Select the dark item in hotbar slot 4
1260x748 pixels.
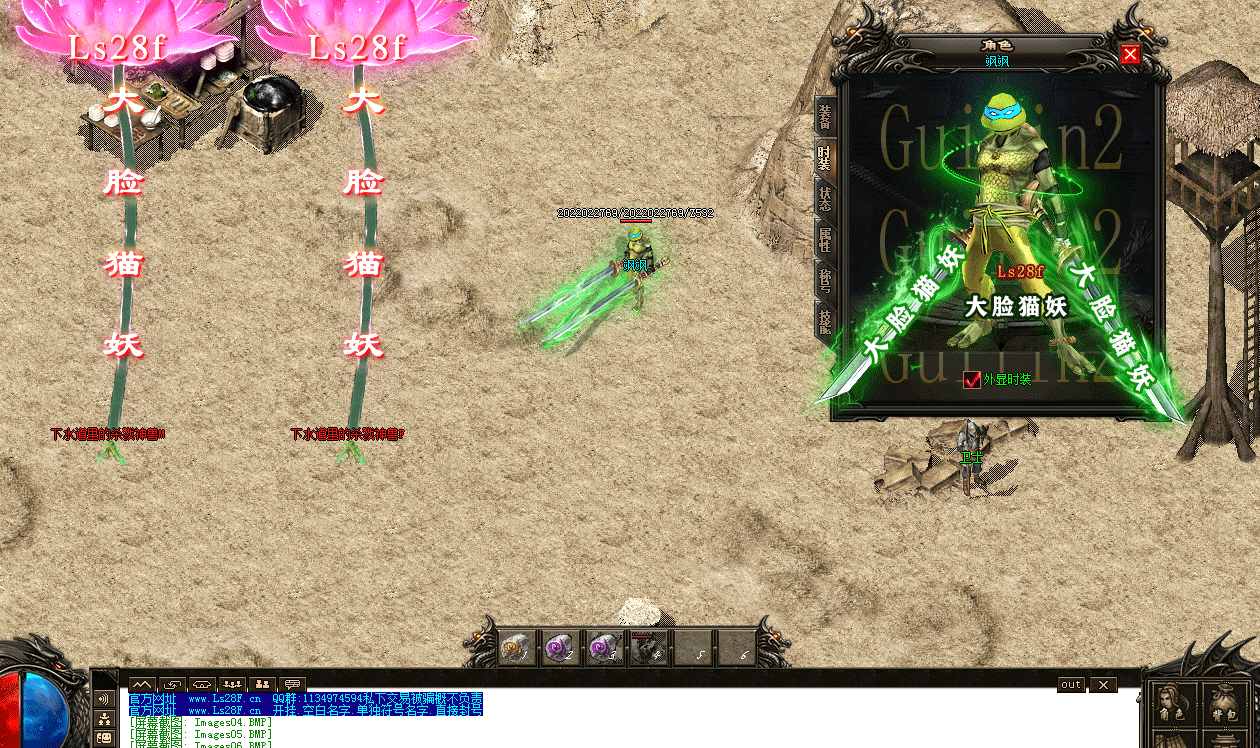(649, 649)
